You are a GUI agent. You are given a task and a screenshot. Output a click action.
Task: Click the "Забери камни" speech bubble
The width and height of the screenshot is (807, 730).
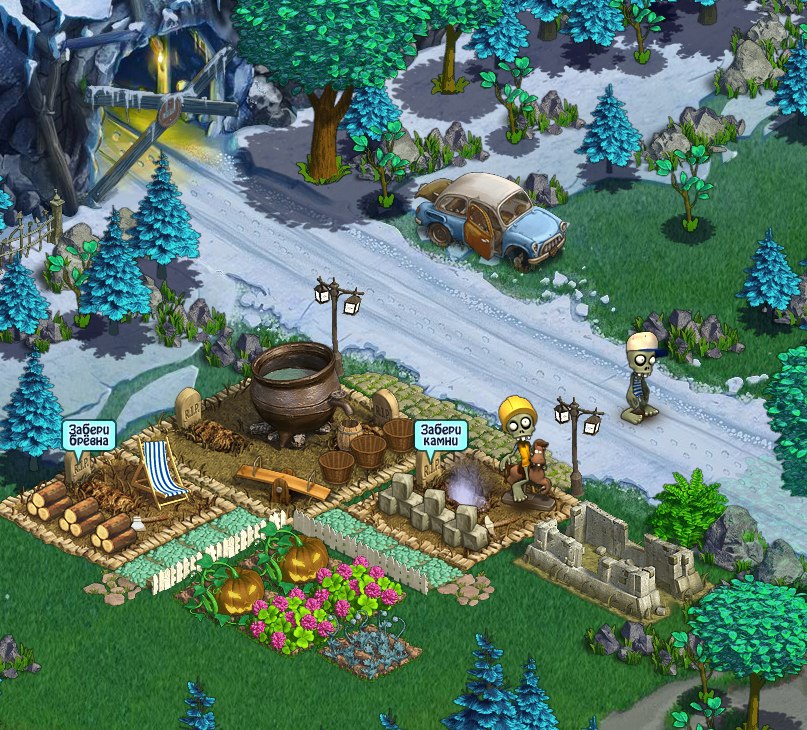click(x=440, y=434)
